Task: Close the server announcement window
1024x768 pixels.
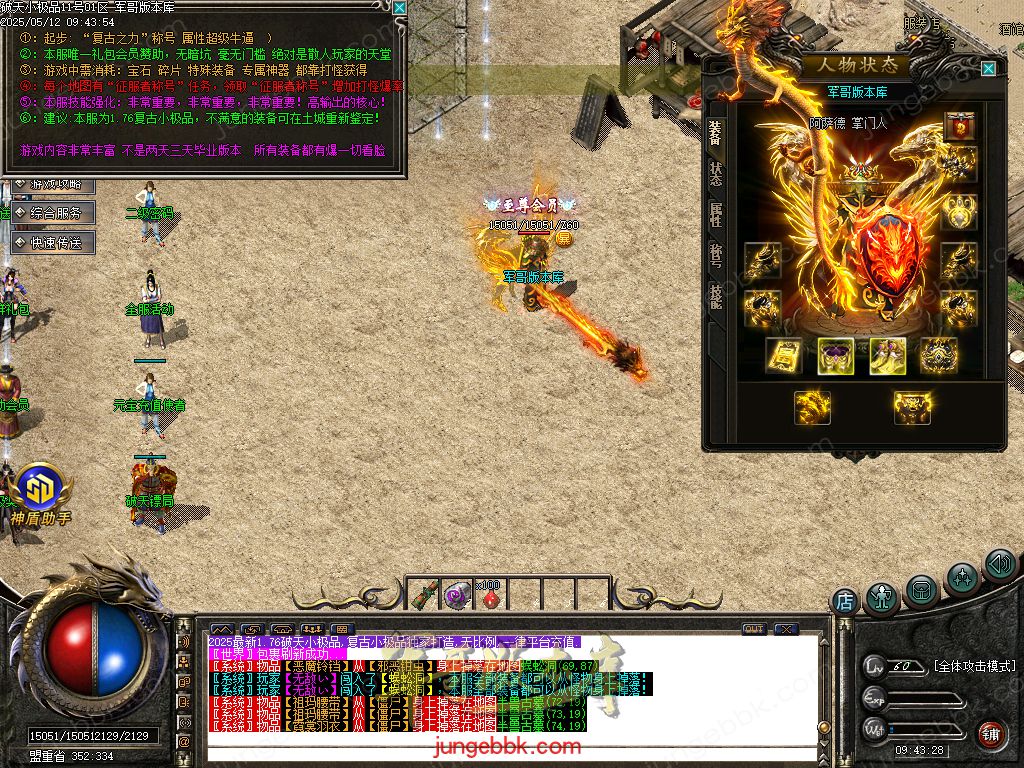Action: tap(399, 8)
